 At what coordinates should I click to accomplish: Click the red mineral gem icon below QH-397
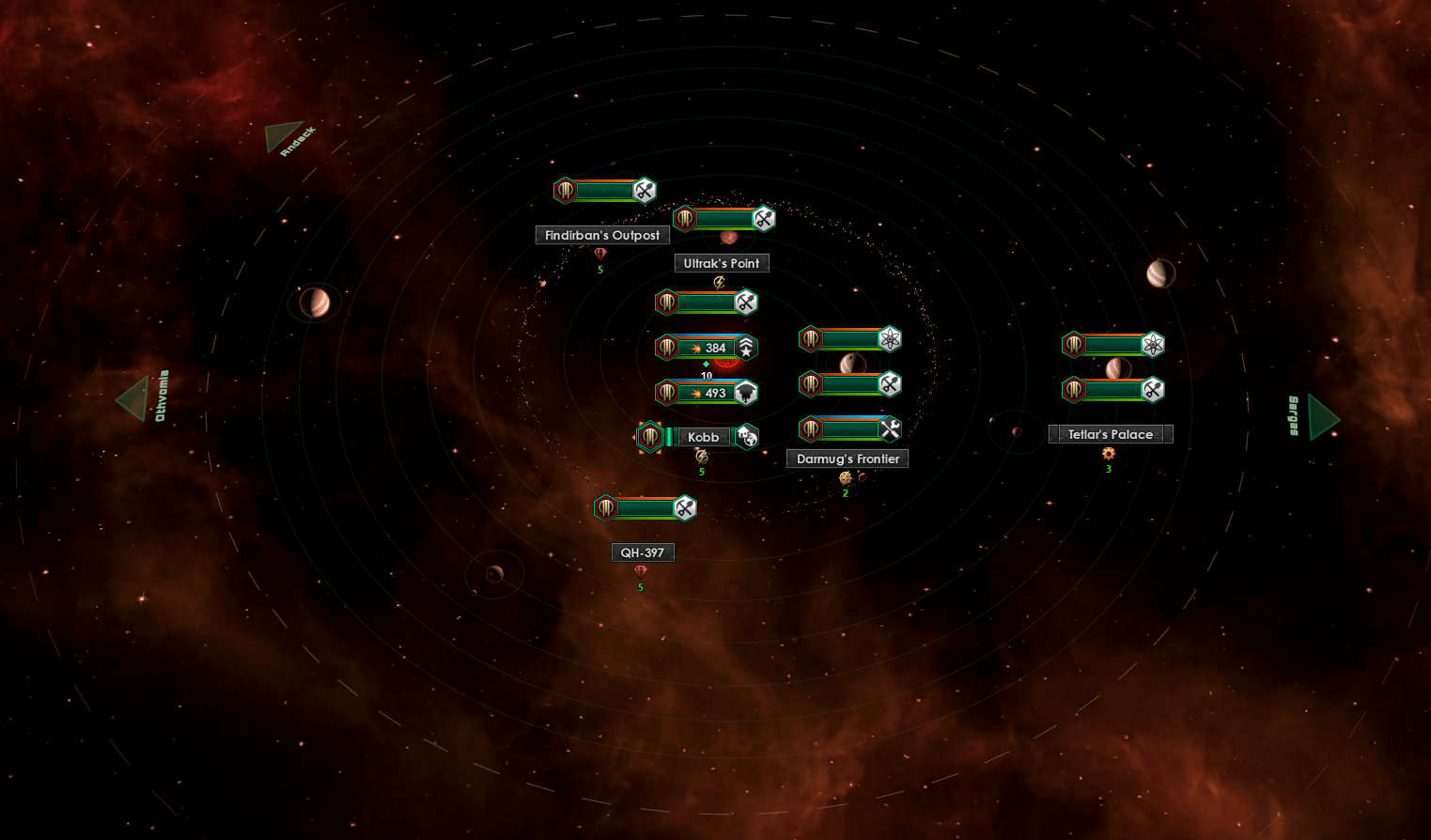[x=641, y=569]
